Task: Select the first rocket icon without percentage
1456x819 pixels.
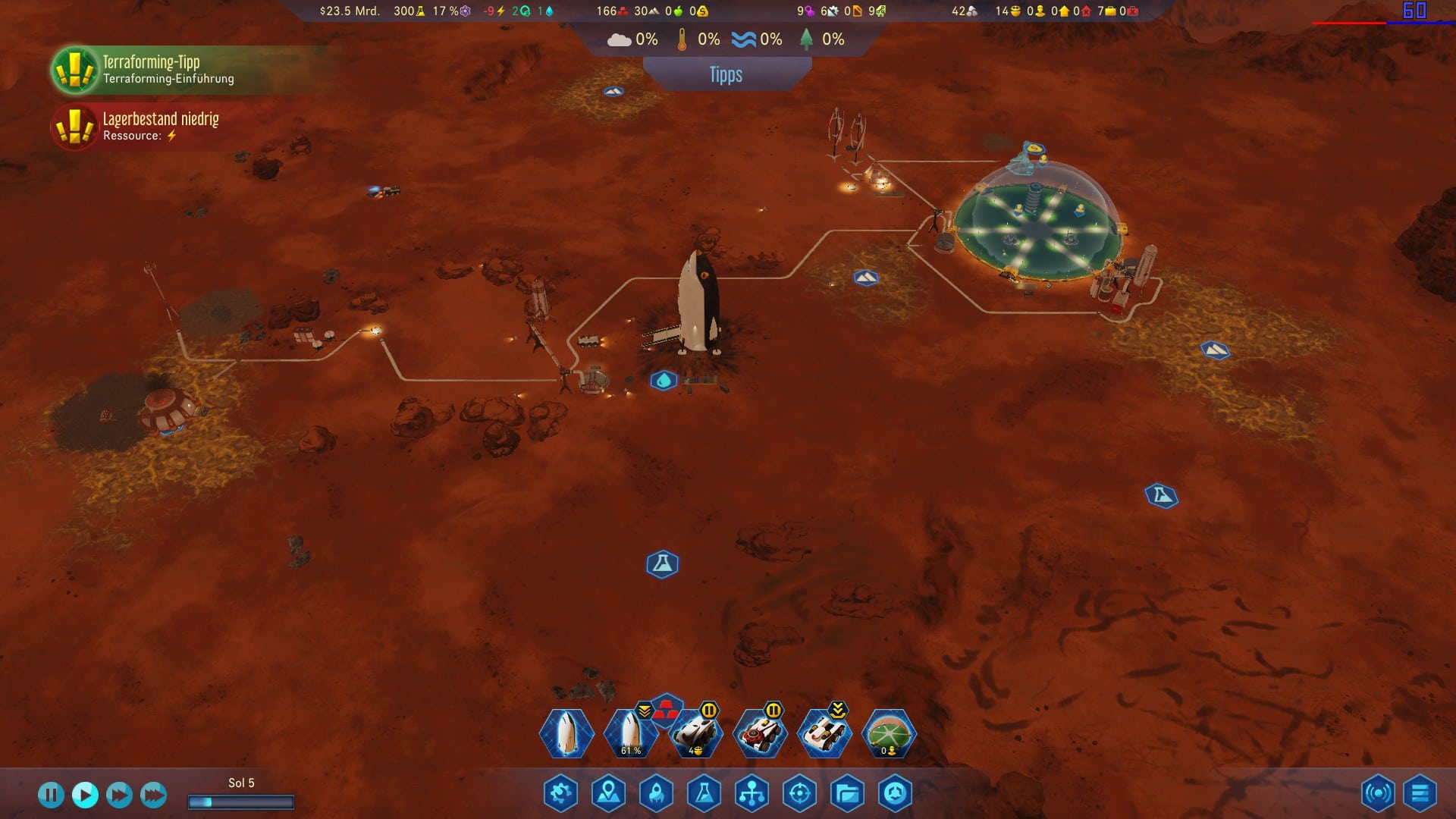Action: 566,733
